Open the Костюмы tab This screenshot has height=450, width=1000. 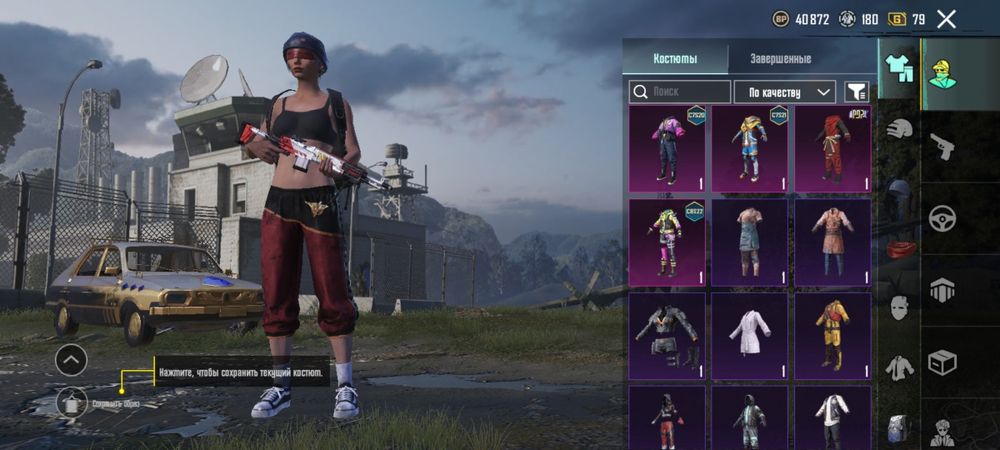point(674,59)
